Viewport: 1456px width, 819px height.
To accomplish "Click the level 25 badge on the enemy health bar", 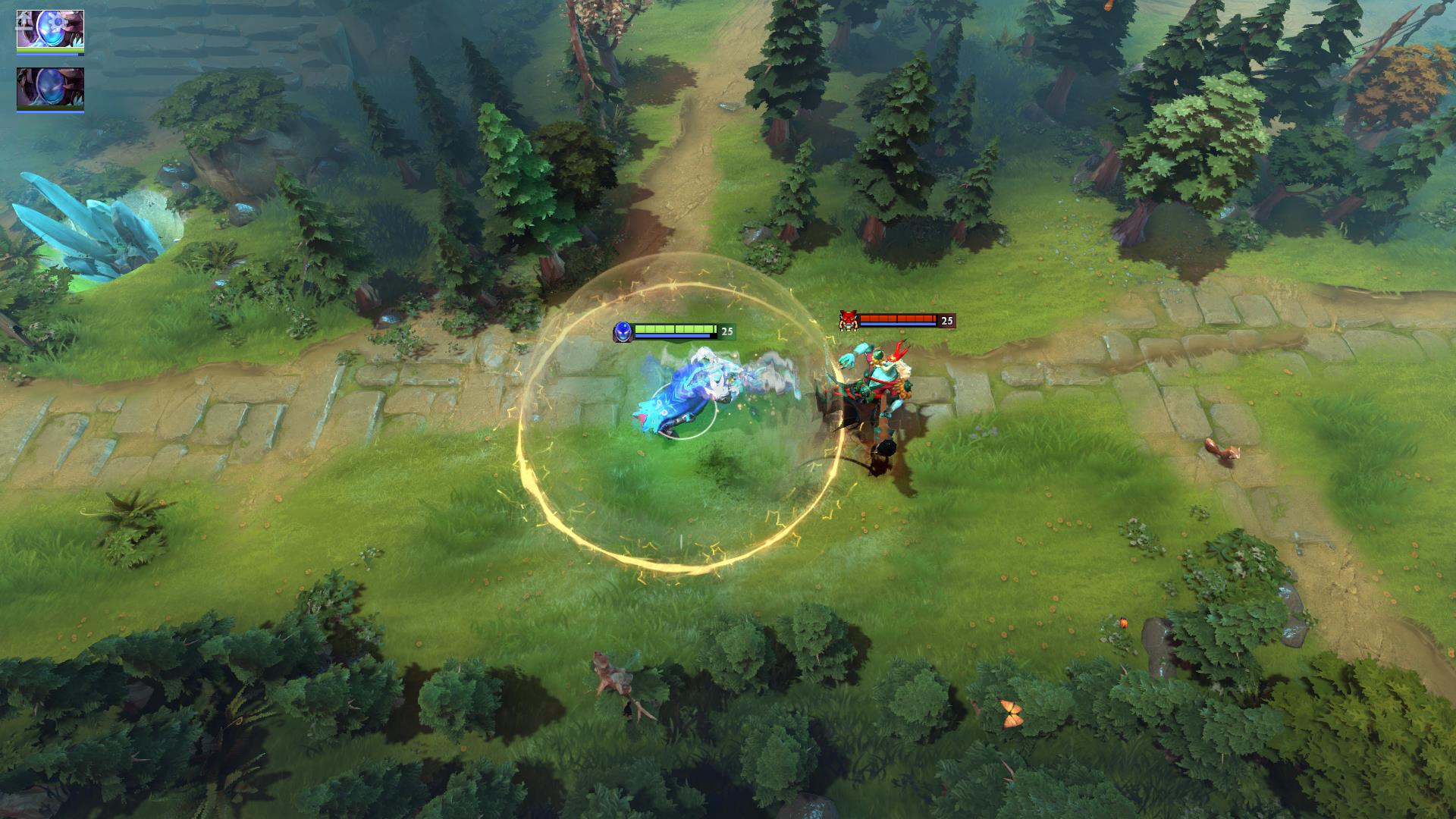I will coord(945,322).
